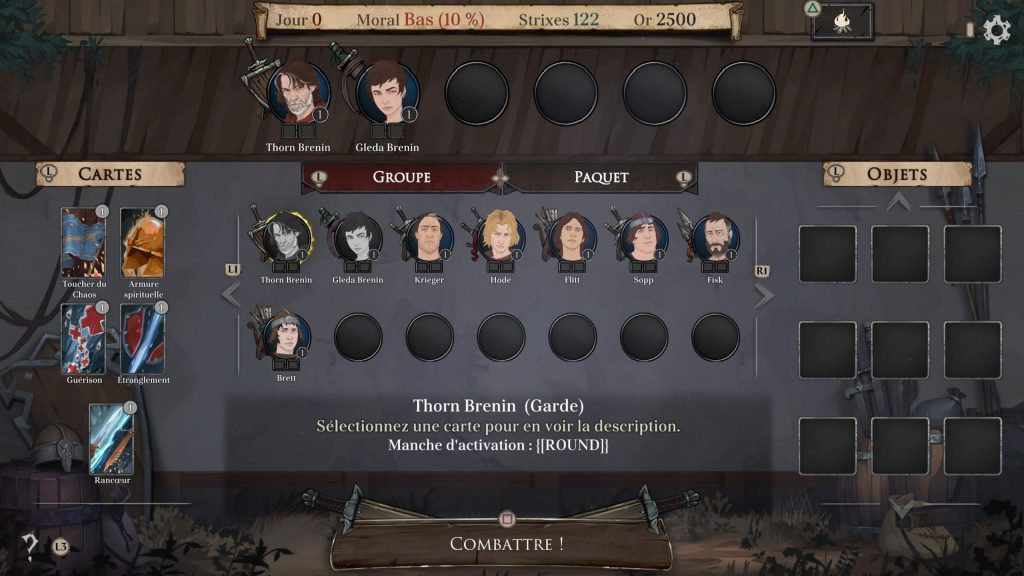Image resolution: width=1024 pixels, height=576 pixels.
Task: Select Fisk's portrait
Action: point(715,238)
